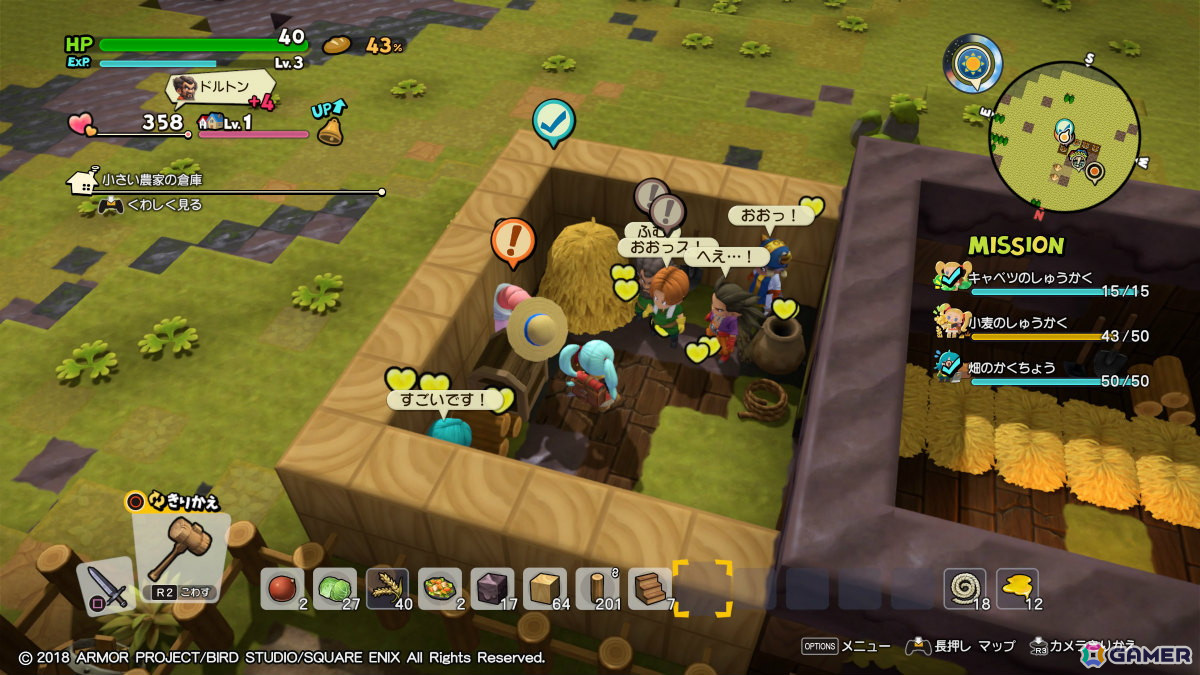Select the cabbage hotbar slot
1200x675 pixels.
click(335, 588)
